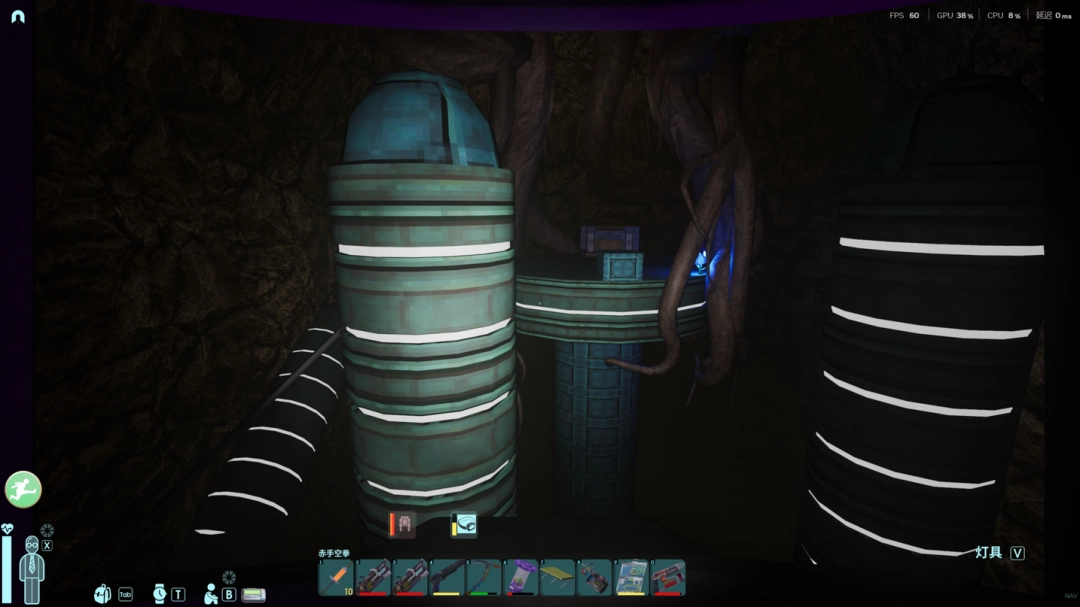Click the arch logo in top-left corner
Image resolution: width=1080 pixels, height=607 pixels.
[17, 16]
